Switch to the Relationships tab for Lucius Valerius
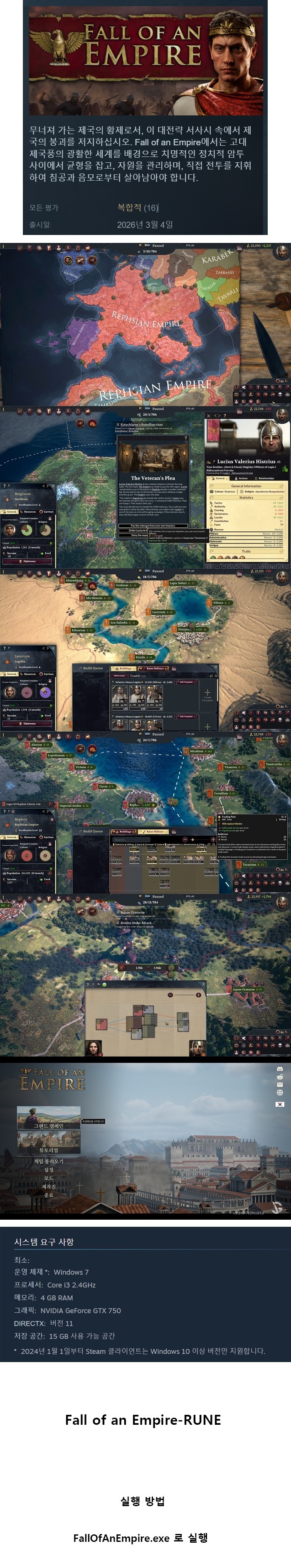This screenshot has width=291, height=1568. pyautogui.click(x=265, y=478)
